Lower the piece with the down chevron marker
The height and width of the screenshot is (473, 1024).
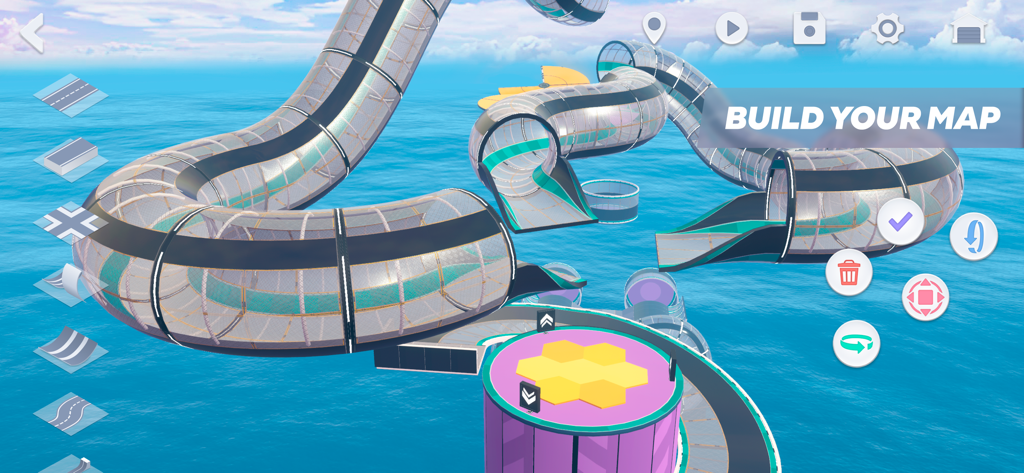(x=530, y=396)
